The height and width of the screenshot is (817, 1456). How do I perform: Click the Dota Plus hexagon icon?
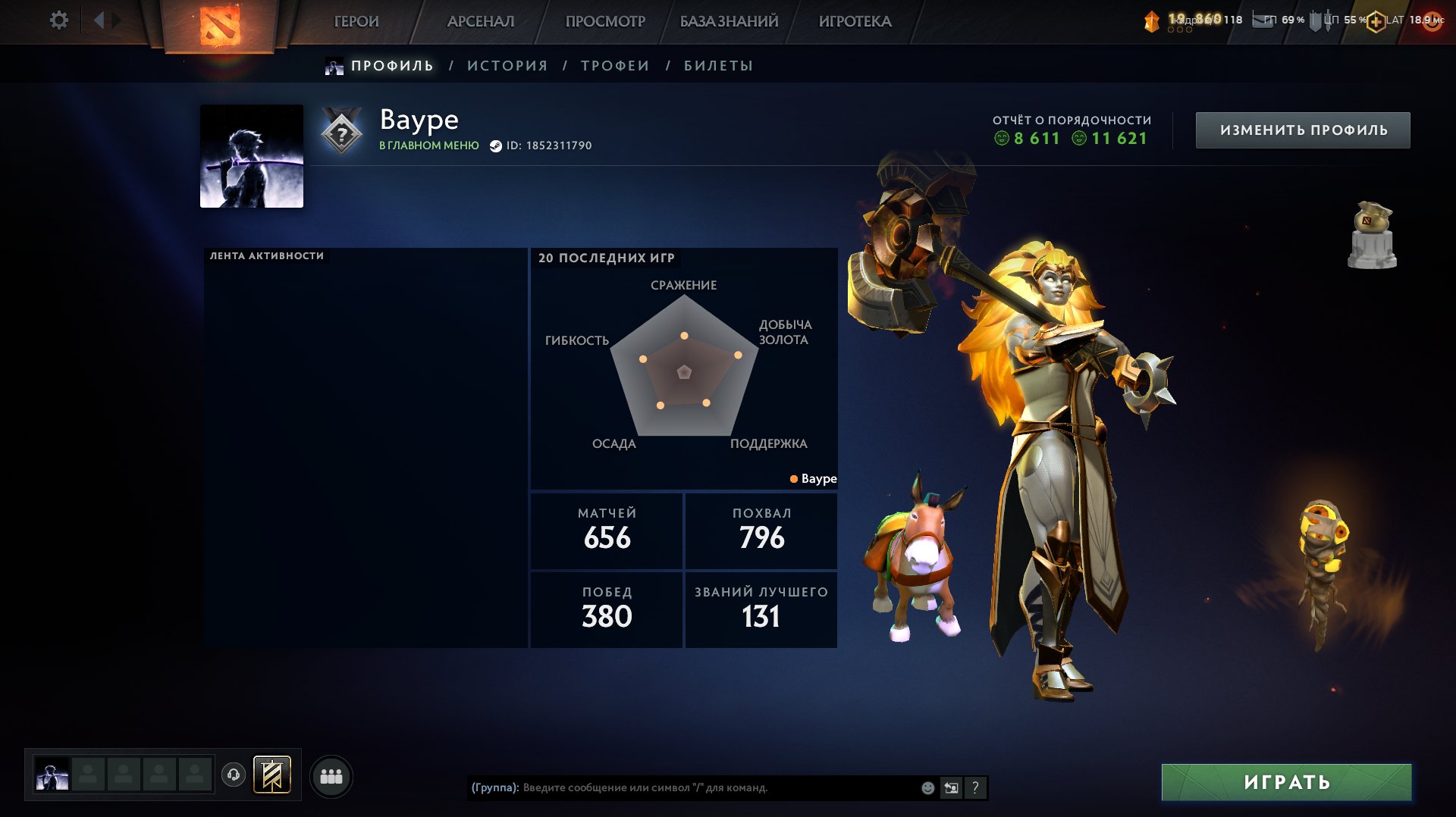[x=1375, y=21]
